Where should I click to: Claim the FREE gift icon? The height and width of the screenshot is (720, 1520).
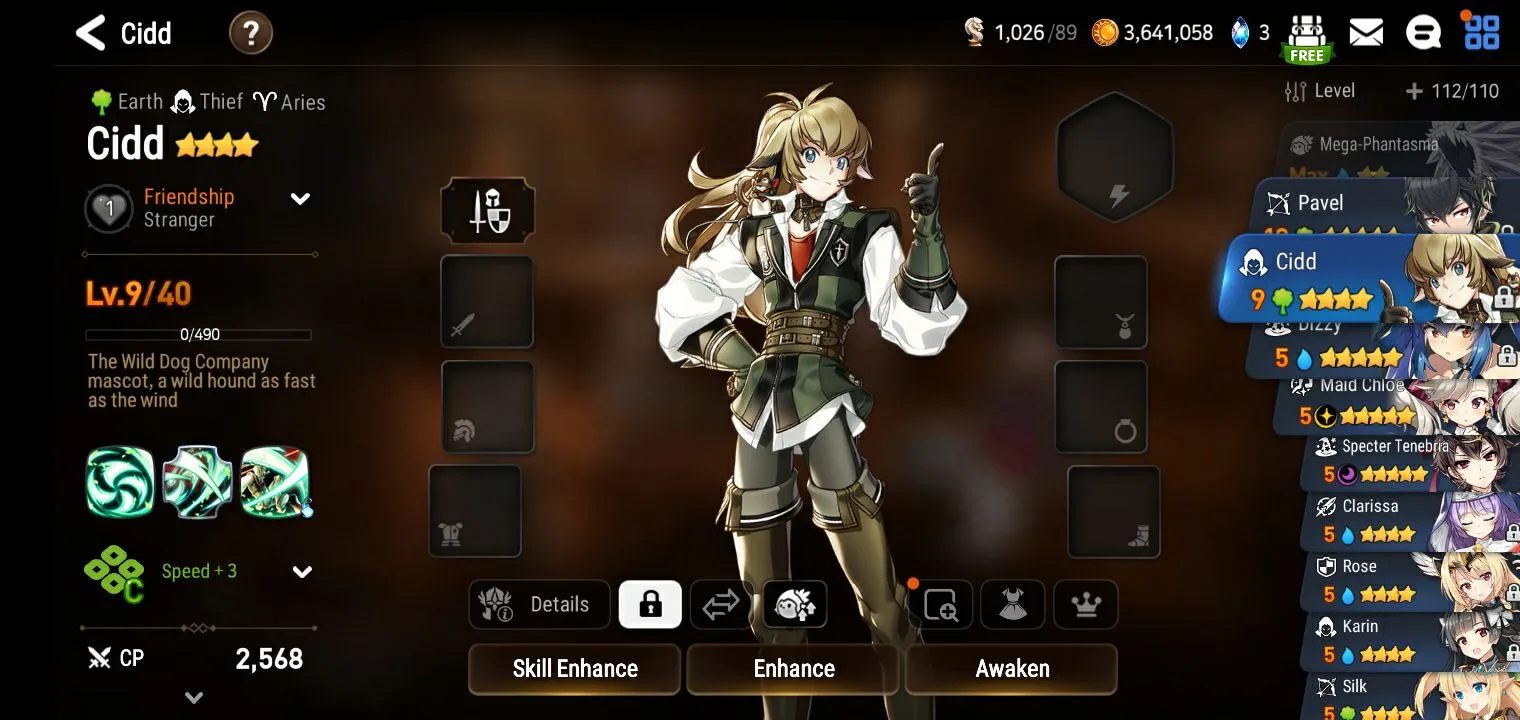click(x=1306, y=38)
